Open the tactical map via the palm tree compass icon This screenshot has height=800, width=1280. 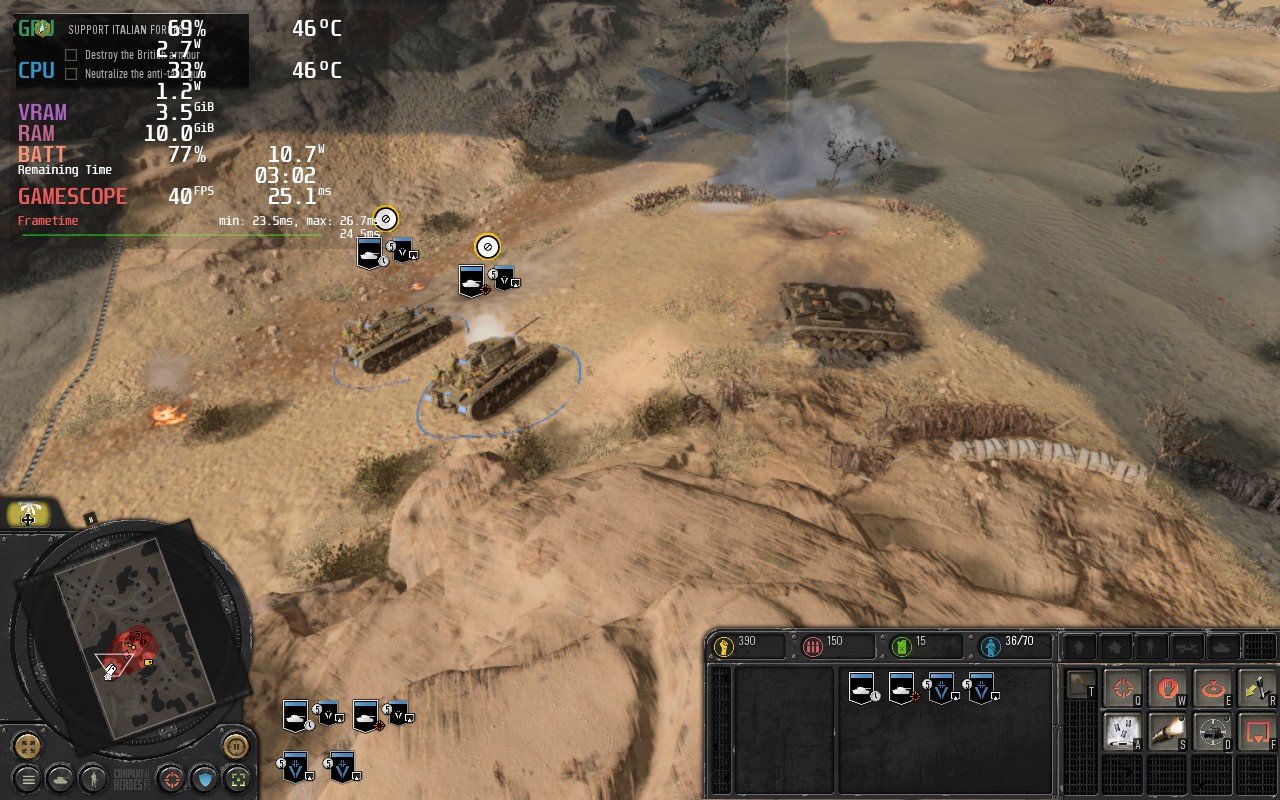pos(28,512)
